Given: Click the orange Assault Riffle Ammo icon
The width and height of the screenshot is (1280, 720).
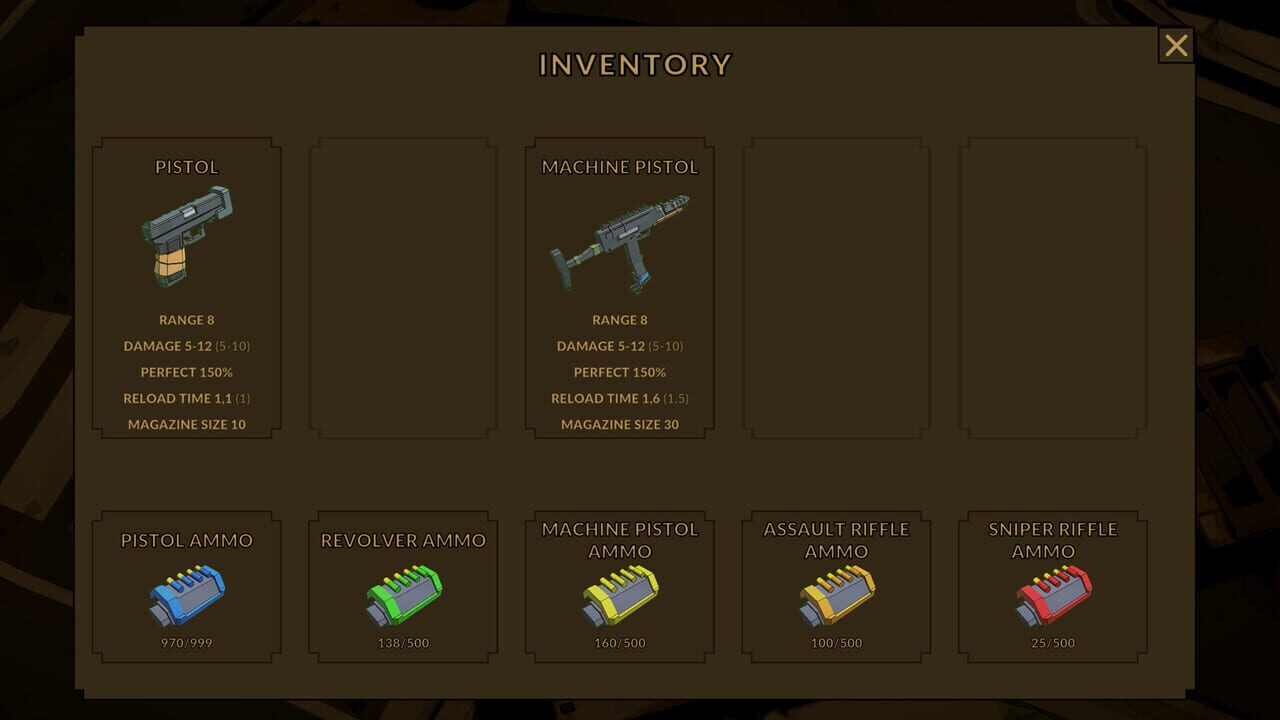Looking at the screenshot, I should click(x=836, y=597).
